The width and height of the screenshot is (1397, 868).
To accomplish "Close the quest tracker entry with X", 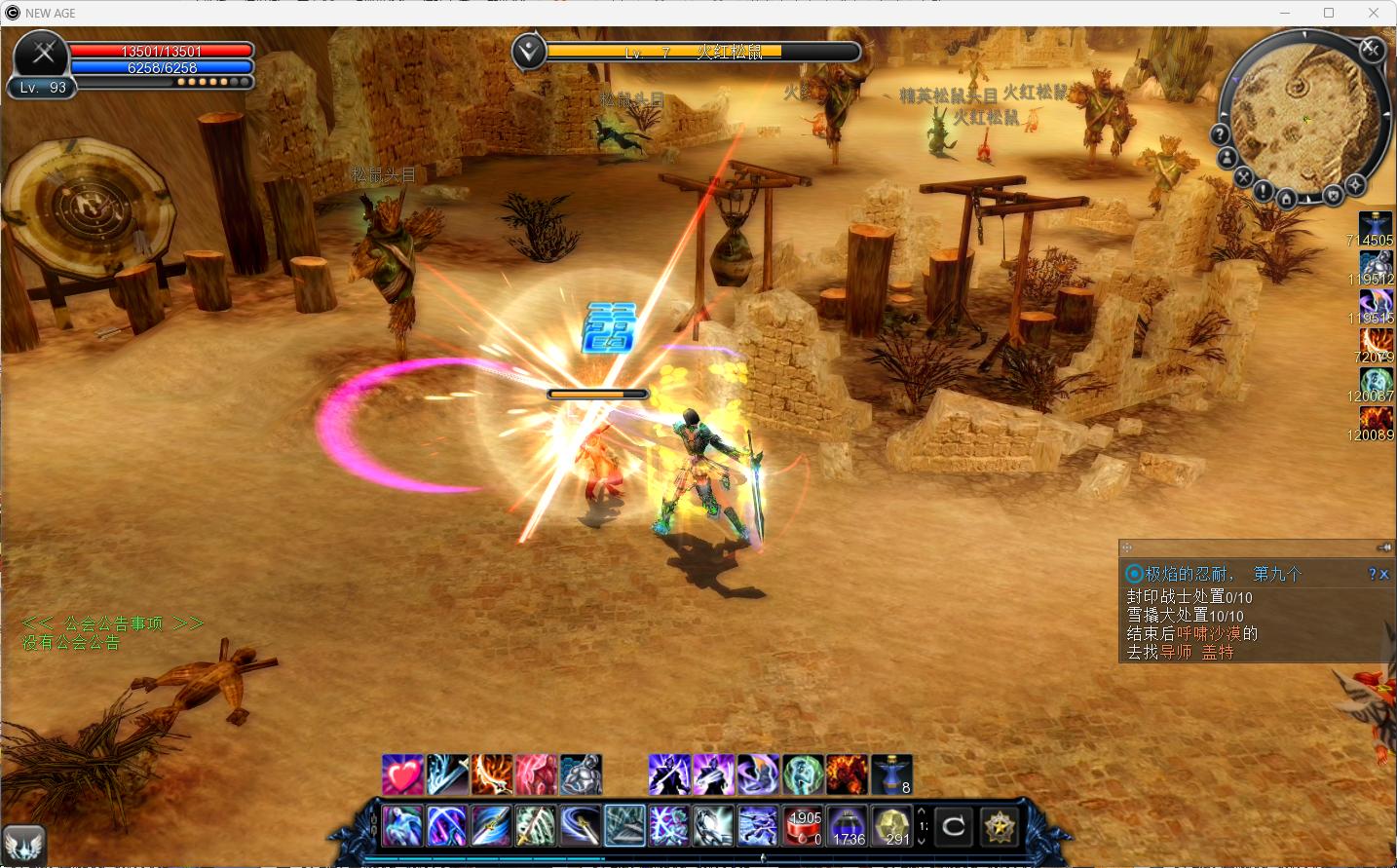I will (x=1384, y=575).
